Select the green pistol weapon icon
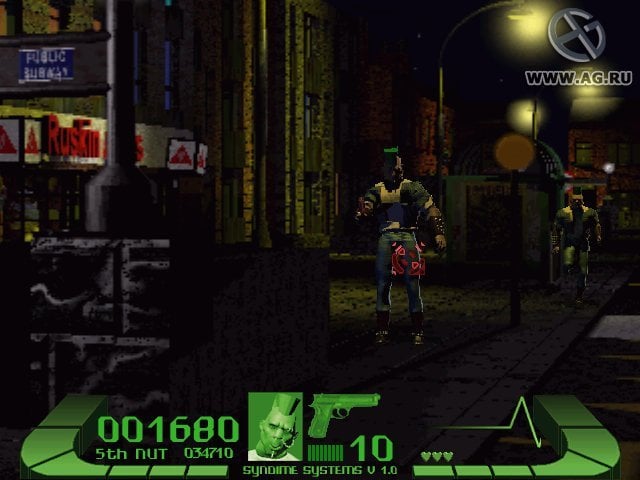The image size is (640, 480). 342,413
